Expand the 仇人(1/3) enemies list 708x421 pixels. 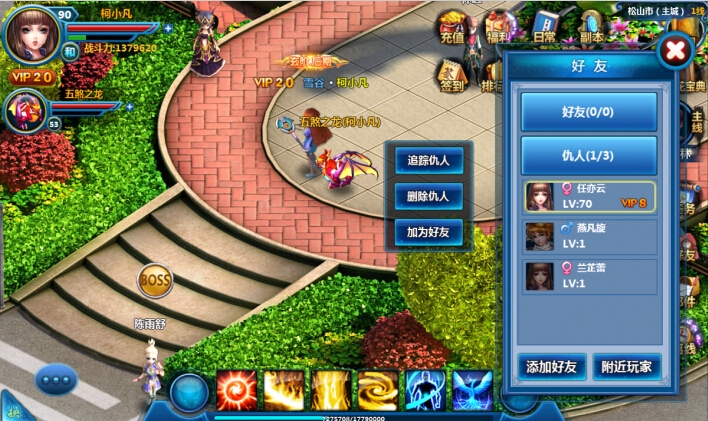coord(589,155)
